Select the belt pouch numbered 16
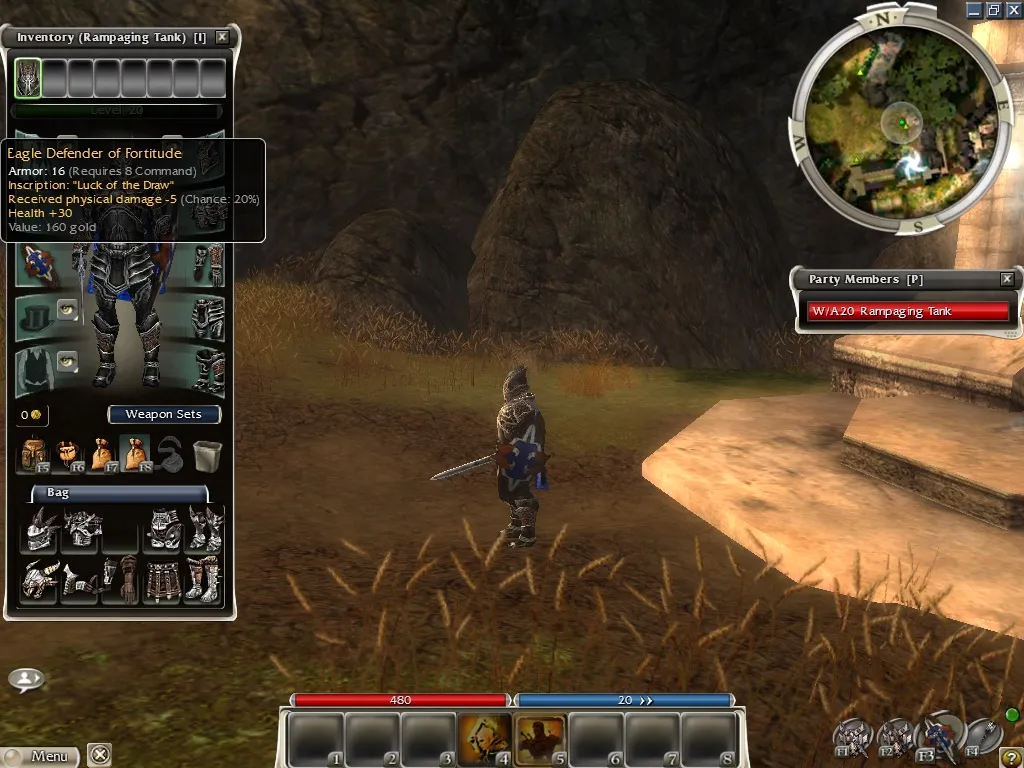Screen dimensions: 1024x768 [x=68, y=455]
